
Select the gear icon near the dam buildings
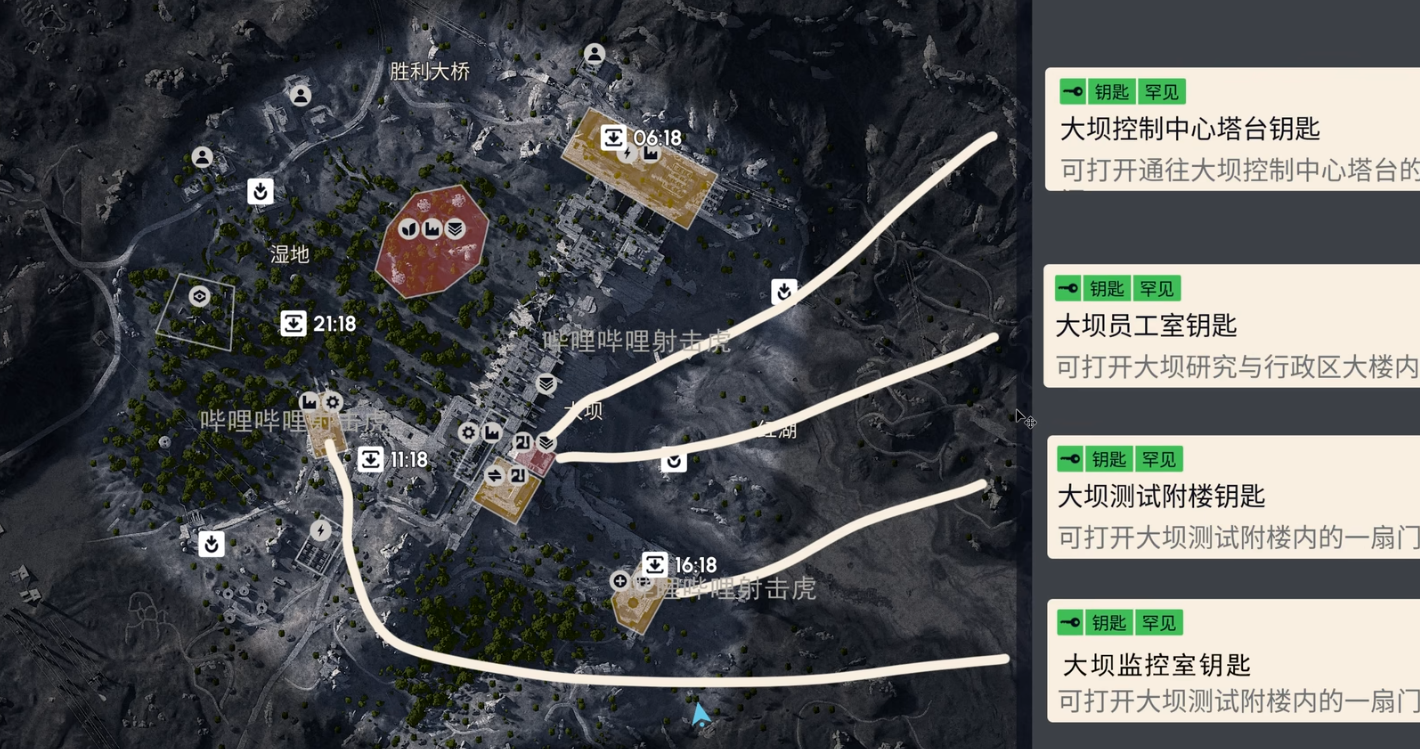pyautogui.click(x=468, y=432)
